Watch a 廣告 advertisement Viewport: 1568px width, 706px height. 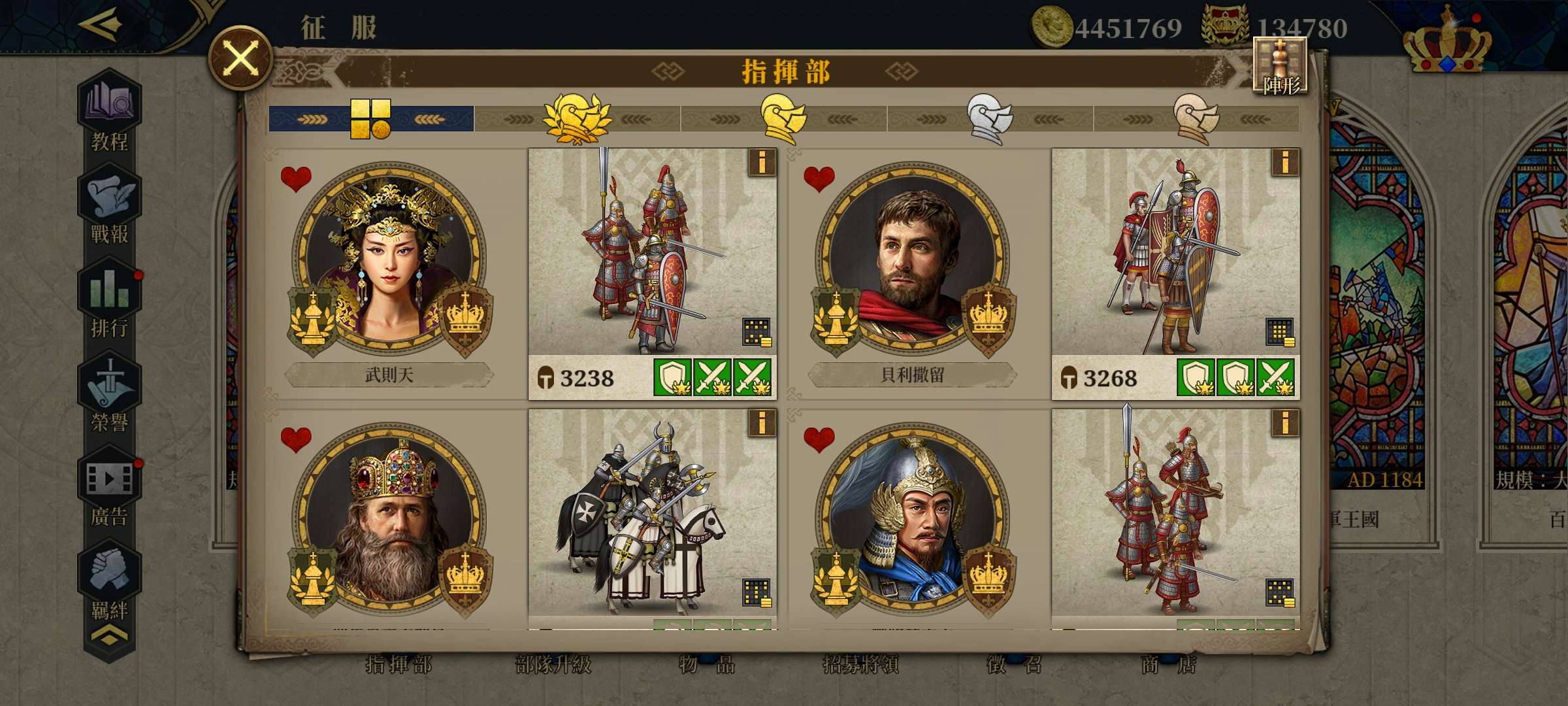[109, 488]
